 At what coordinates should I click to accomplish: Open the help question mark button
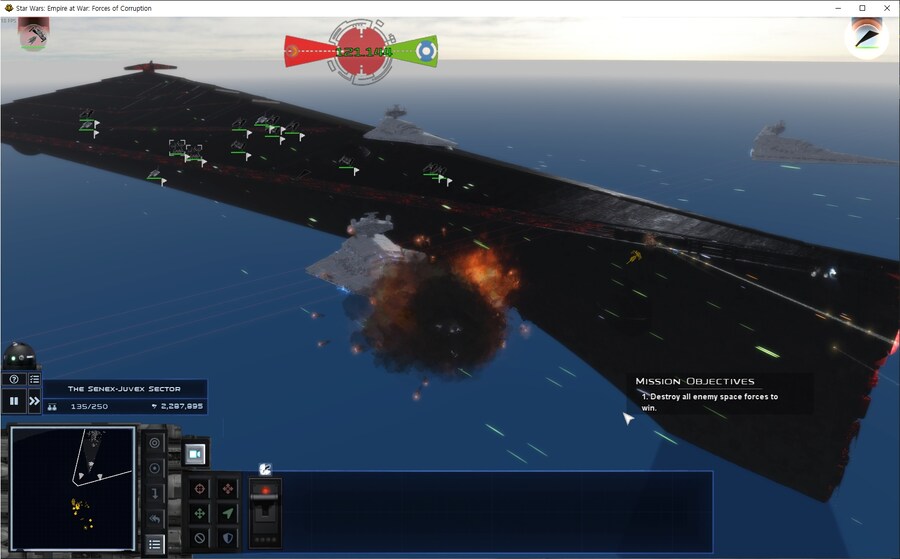click(14, 379)
